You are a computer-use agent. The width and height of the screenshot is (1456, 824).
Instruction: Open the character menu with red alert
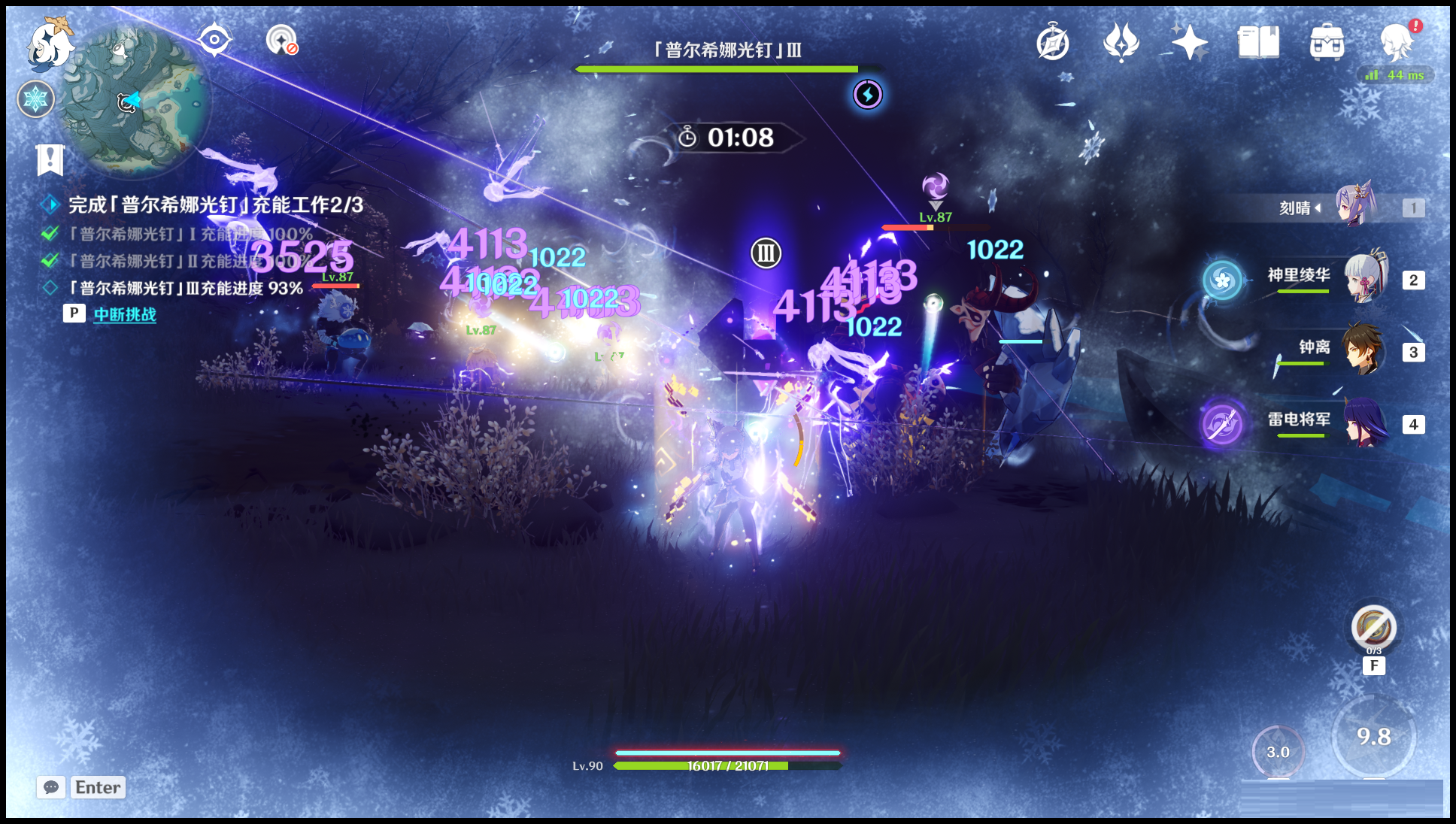pos(1397,42)
